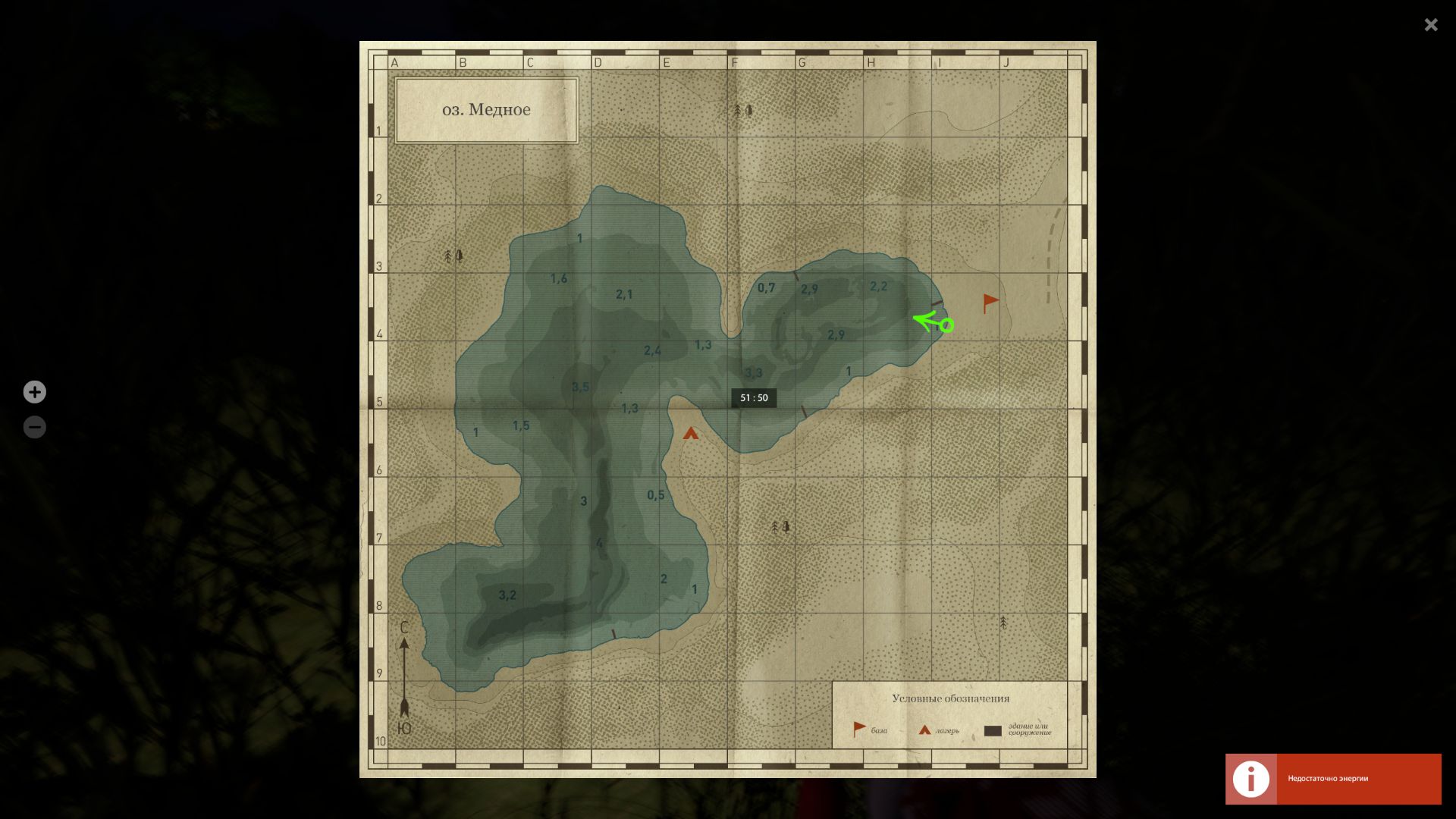Click the оз. Медное title box
Screen dimensions: 1456x819
coord(486,108)
